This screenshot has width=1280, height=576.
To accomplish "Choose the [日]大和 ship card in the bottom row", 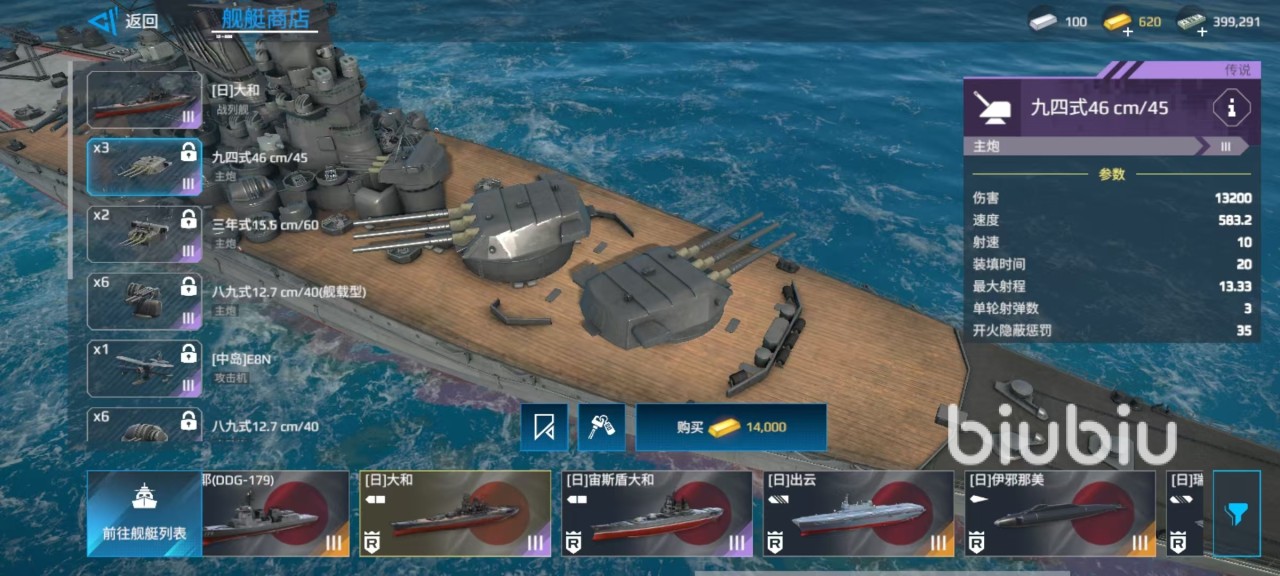I will (455, 513).
